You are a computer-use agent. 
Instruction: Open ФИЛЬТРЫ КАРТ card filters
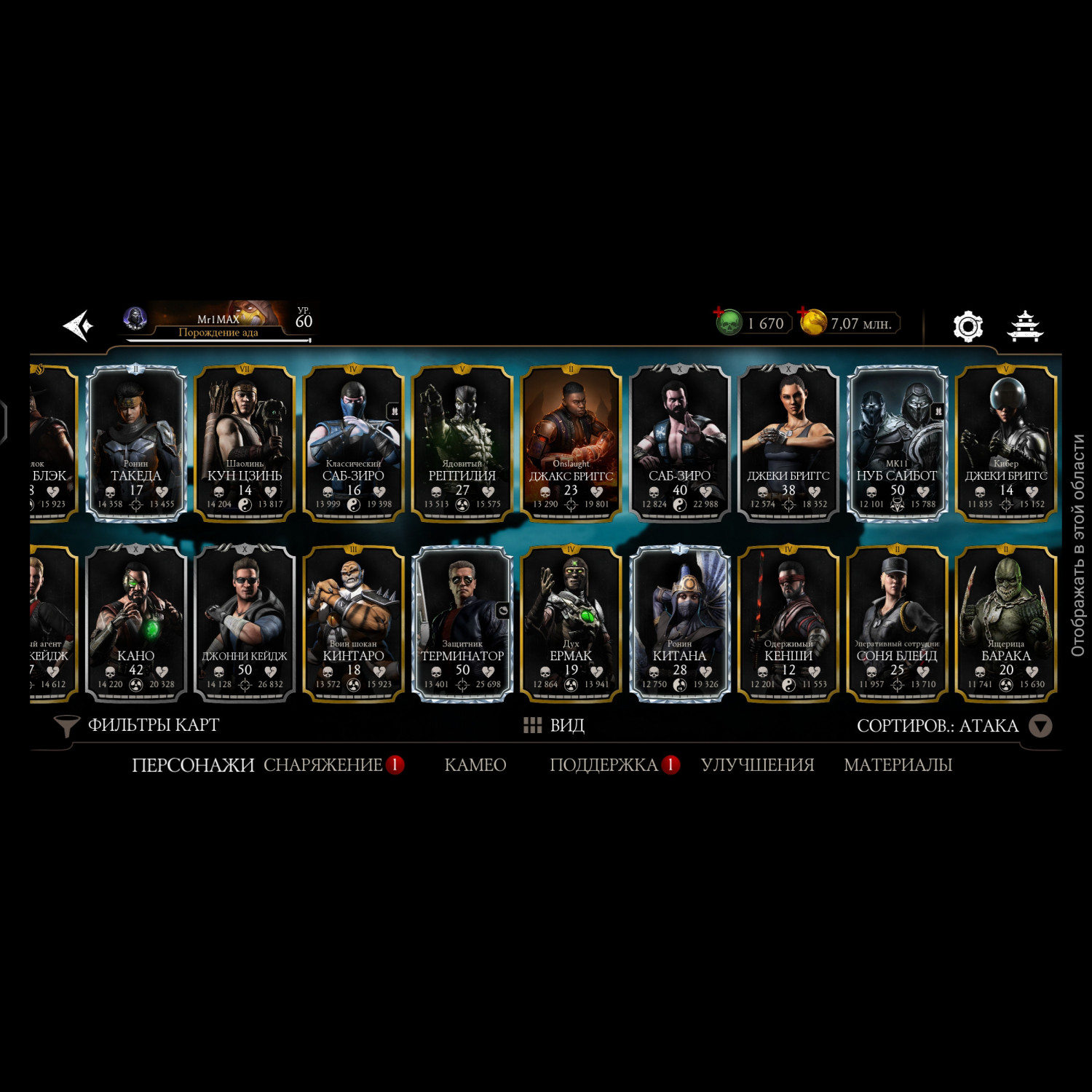coord(137,725)
